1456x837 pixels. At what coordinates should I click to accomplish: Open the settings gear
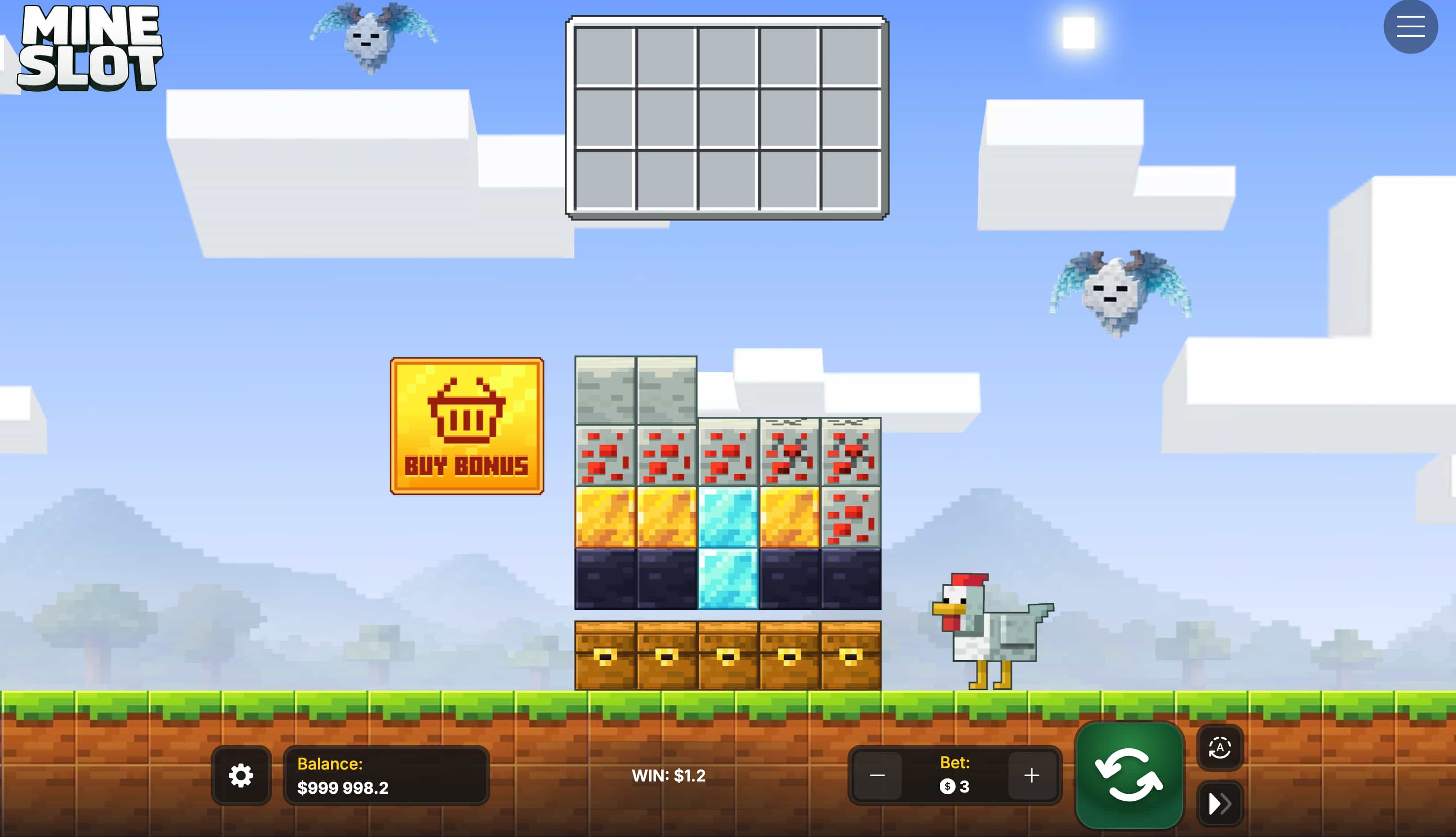point(242,776)
